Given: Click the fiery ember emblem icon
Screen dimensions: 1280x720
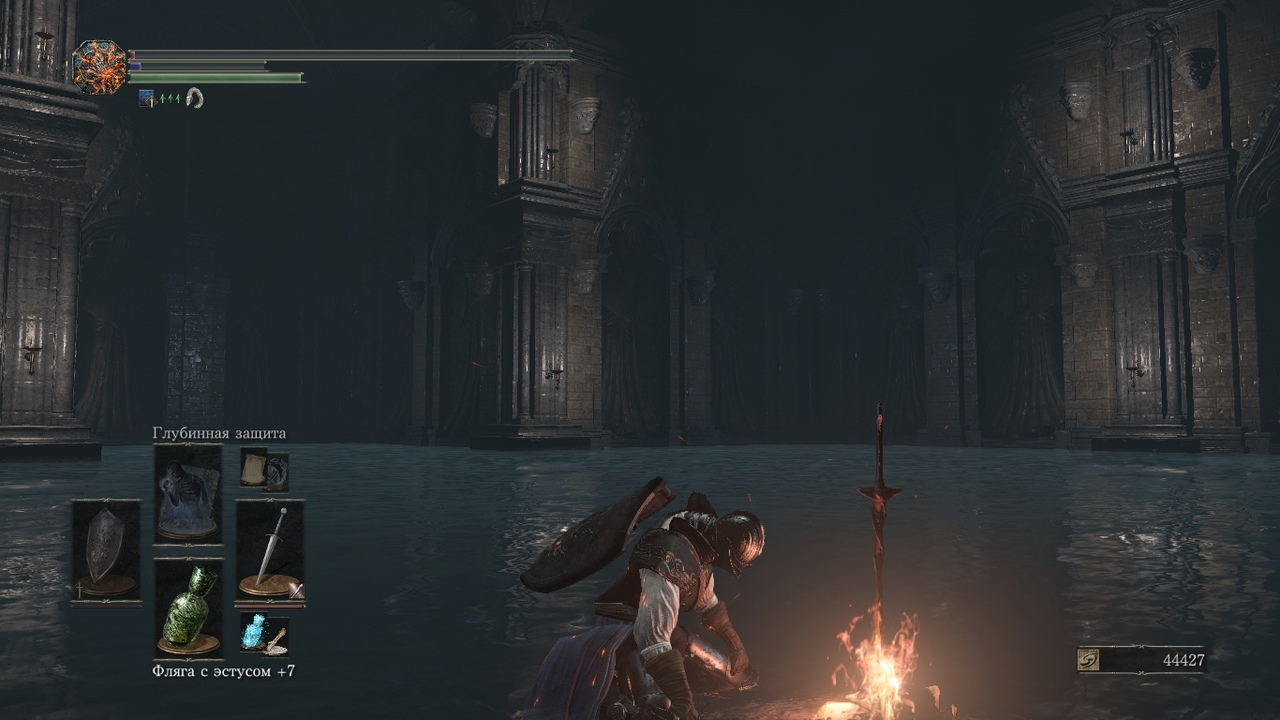Looking at the screenshot, I should click(x=100, y=68).
